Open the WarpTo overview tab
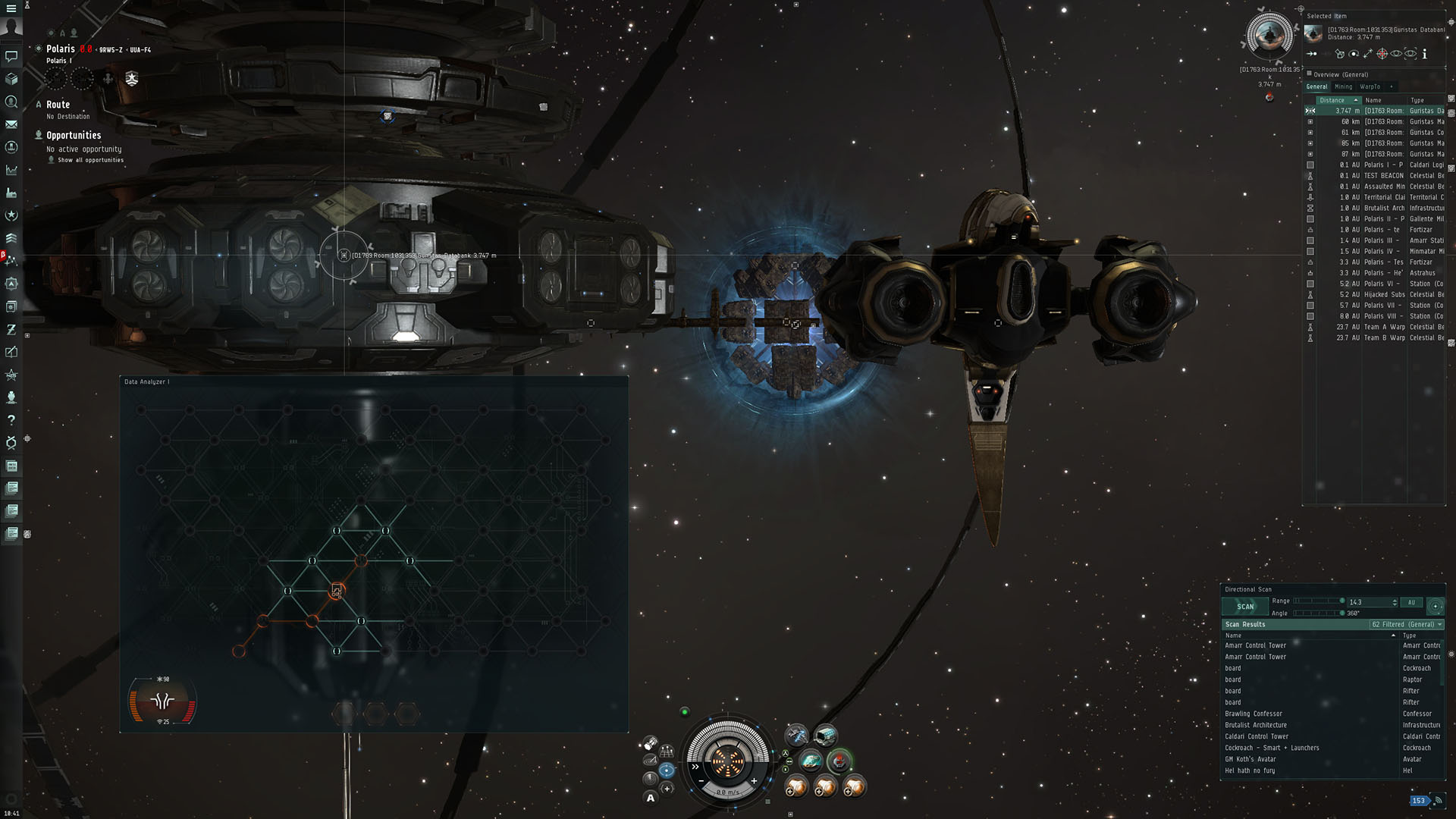Viewport: 1456px width, 819px height. point(1370,86)
